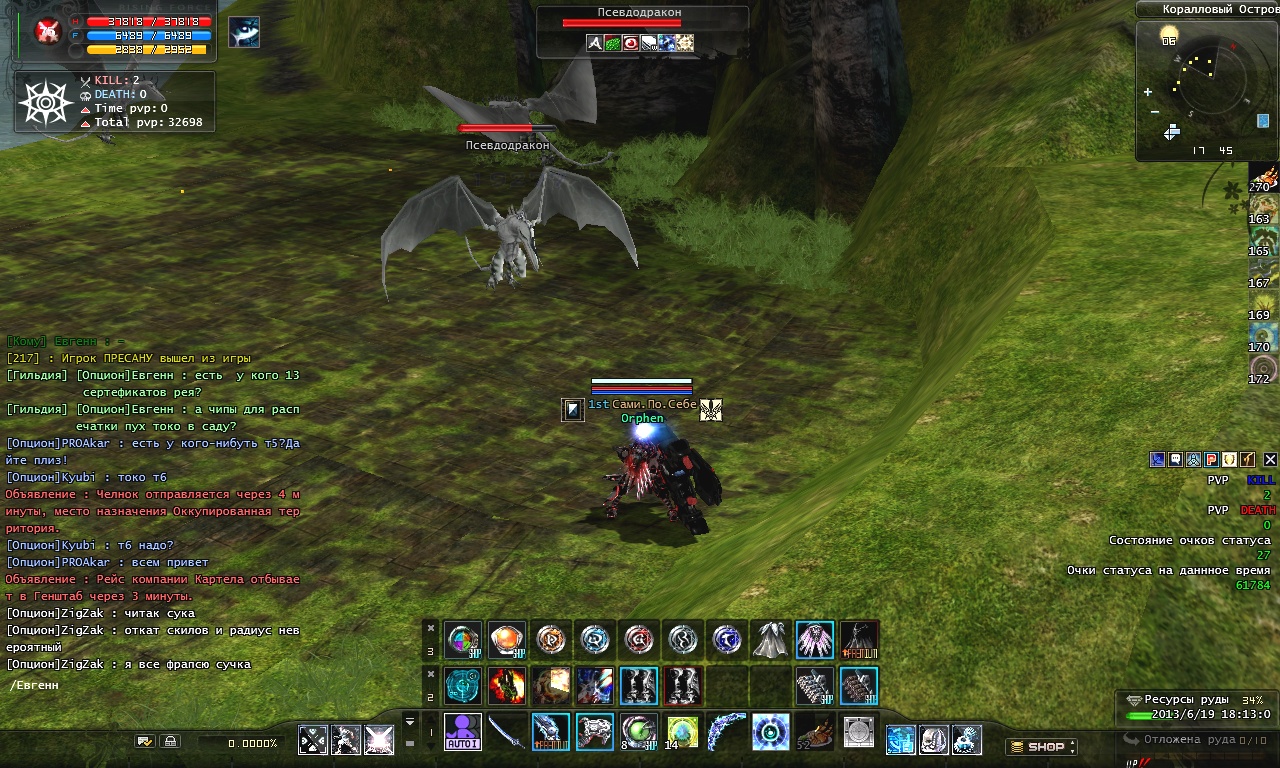Click the red P icon in toolbar
This screenshot has height=768, width=1280.
coord(1211,460)
